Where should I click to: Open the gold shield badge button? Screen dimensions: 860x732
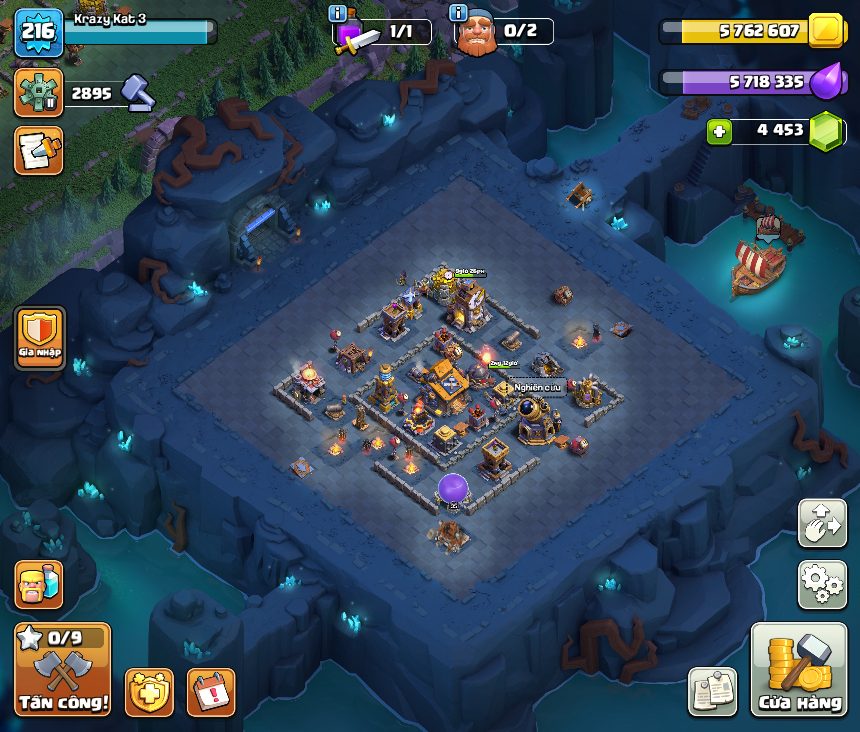click(x=149, y=692)
